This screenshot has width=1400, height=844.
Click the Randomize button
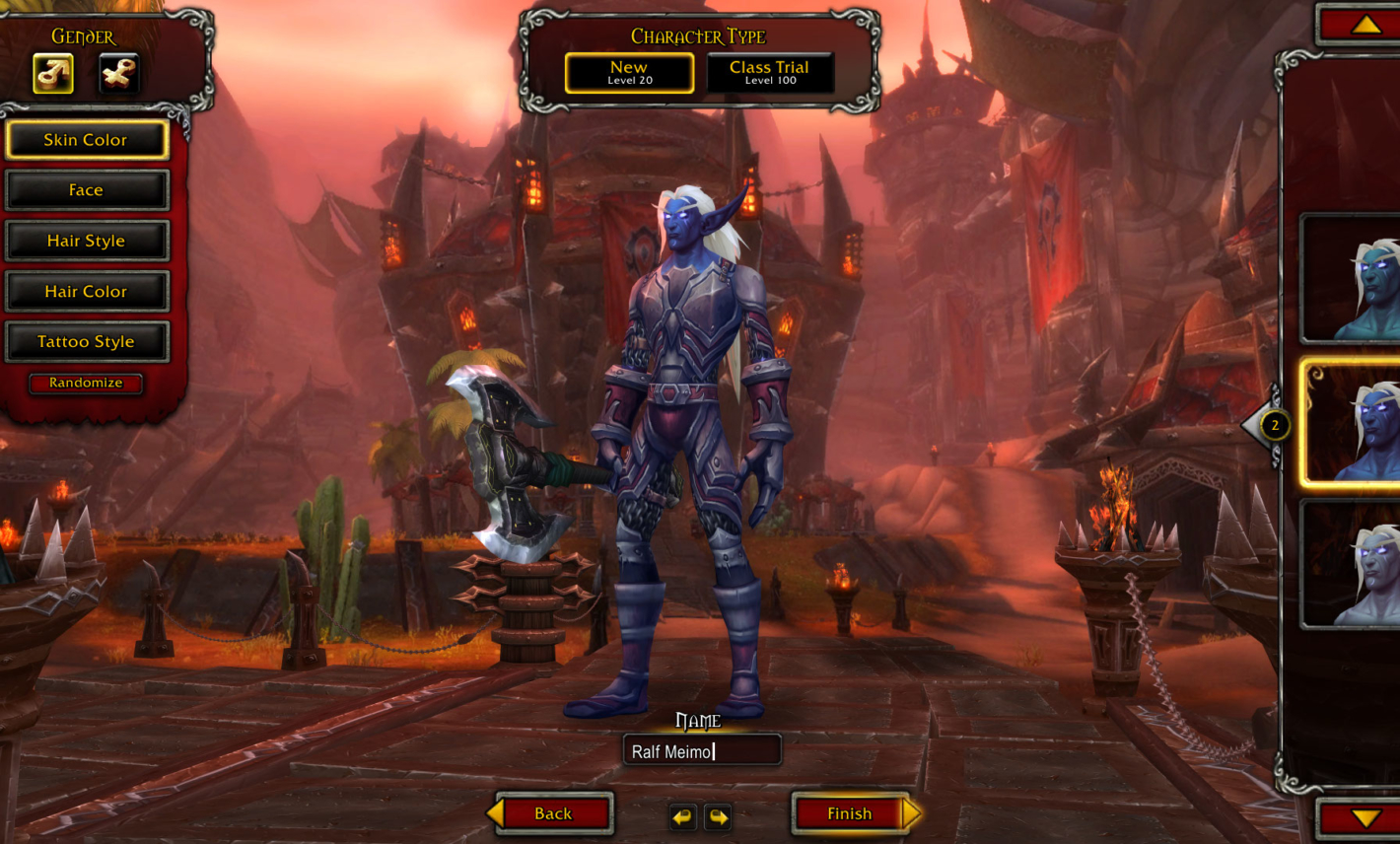point(85,384)
